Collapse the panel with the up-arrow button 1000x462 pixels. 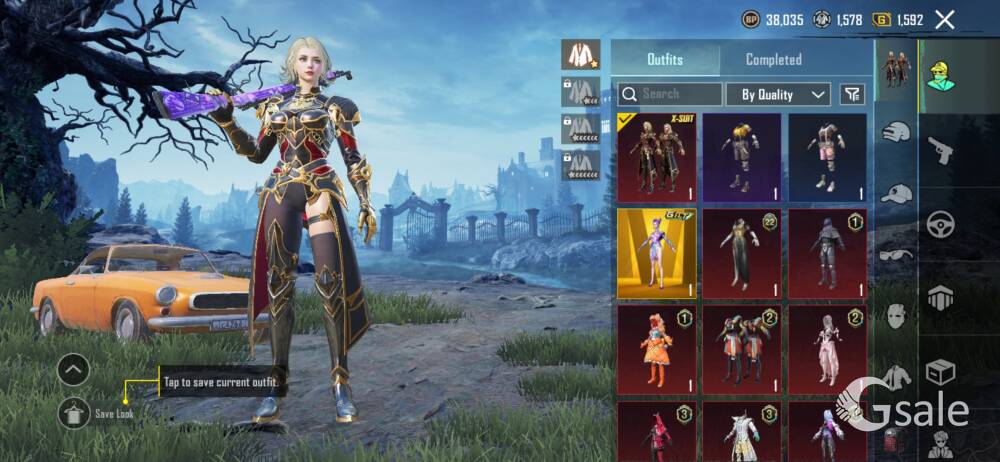pyautogui.click(x=74, y=371)
